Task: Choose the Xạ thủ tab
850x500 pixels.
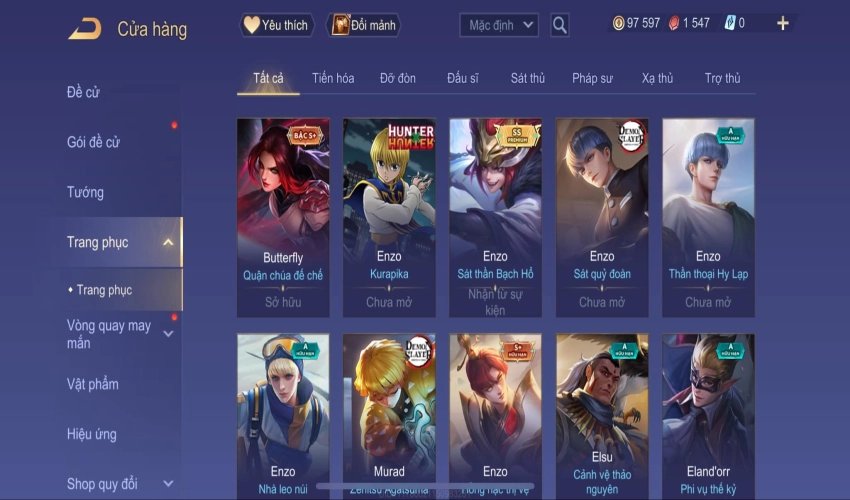Action: [657, 78]
